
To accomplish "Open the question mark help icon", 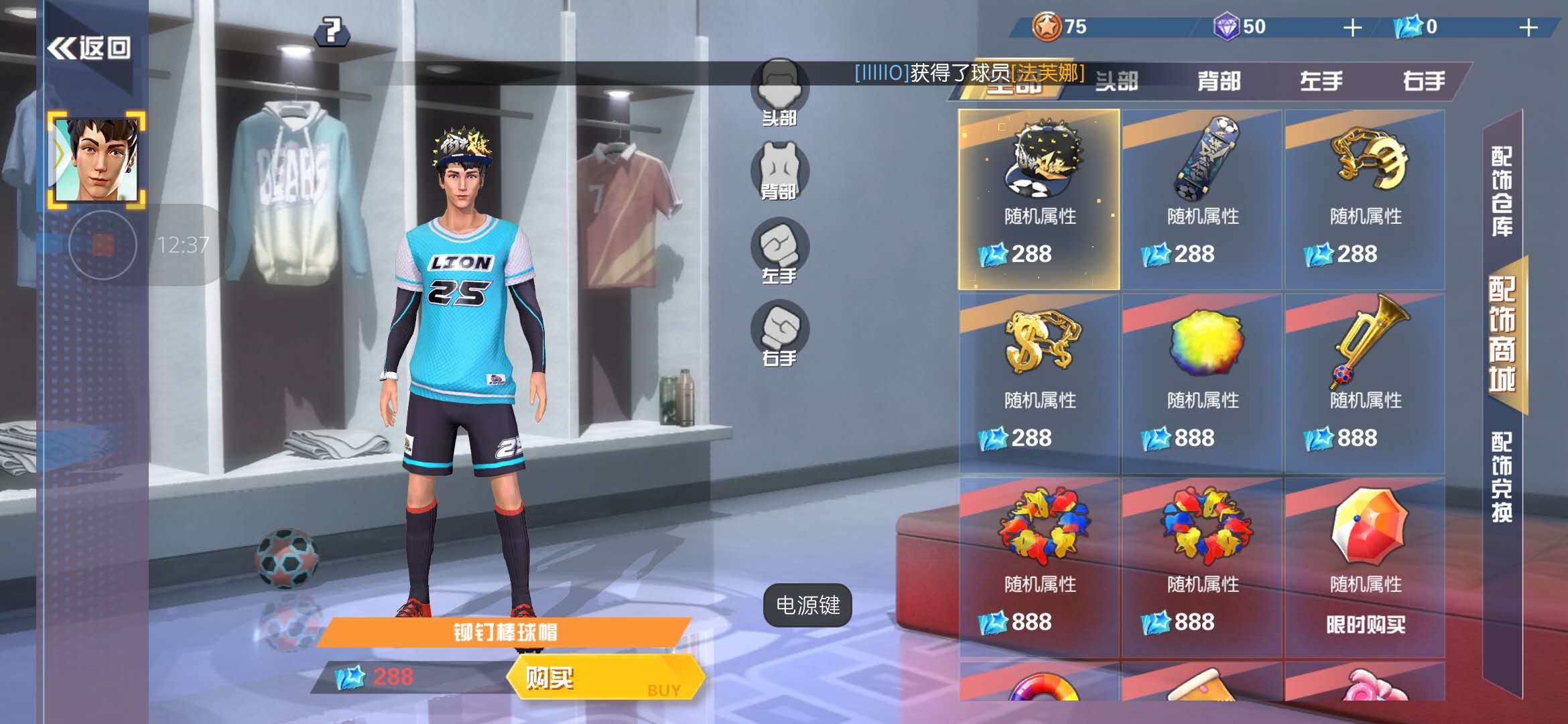I will coord(332,31).
